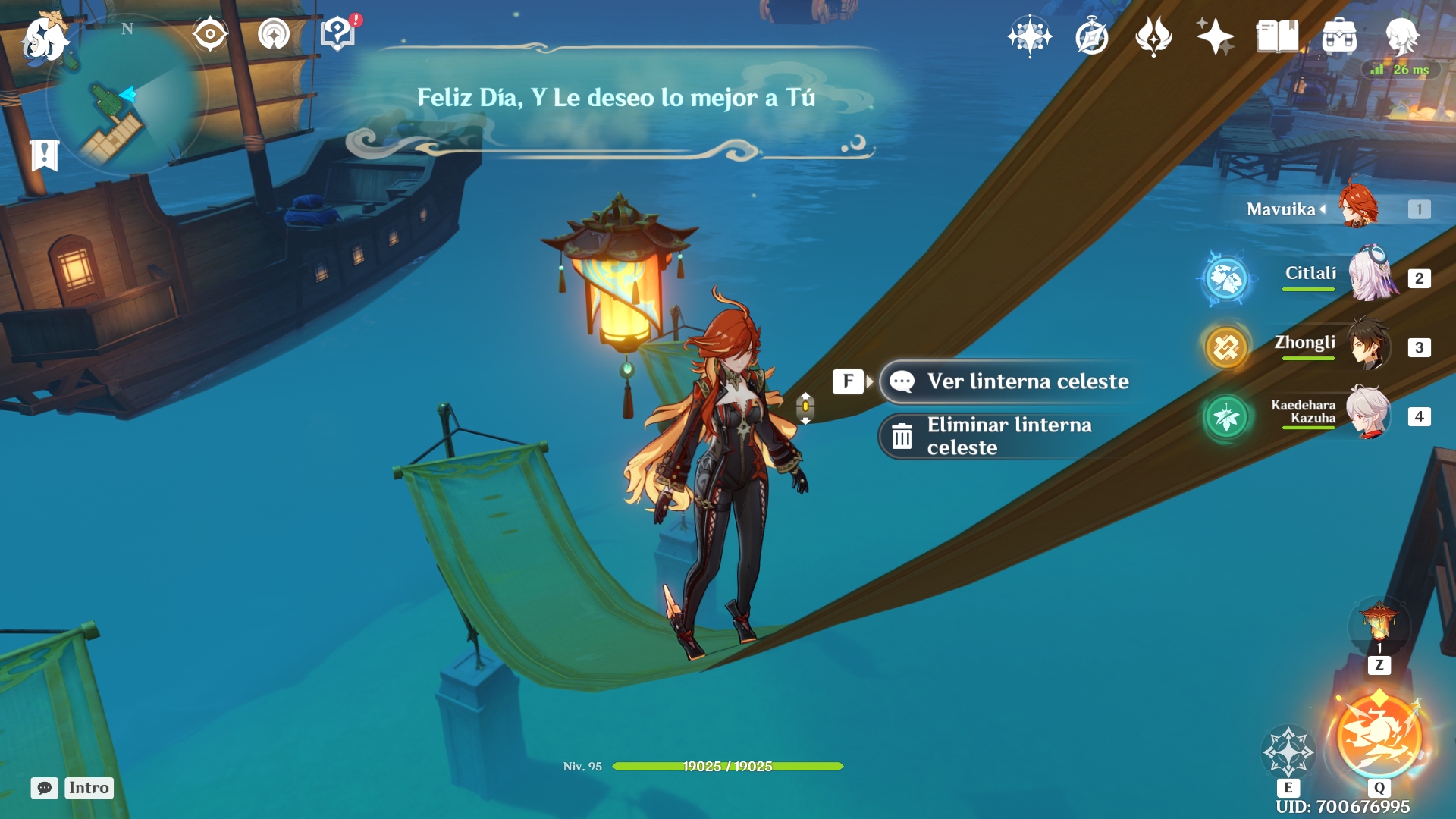Screen dimensions: 1456x819
Task: Open the chat speech bubble
Action: coord(45,788)
